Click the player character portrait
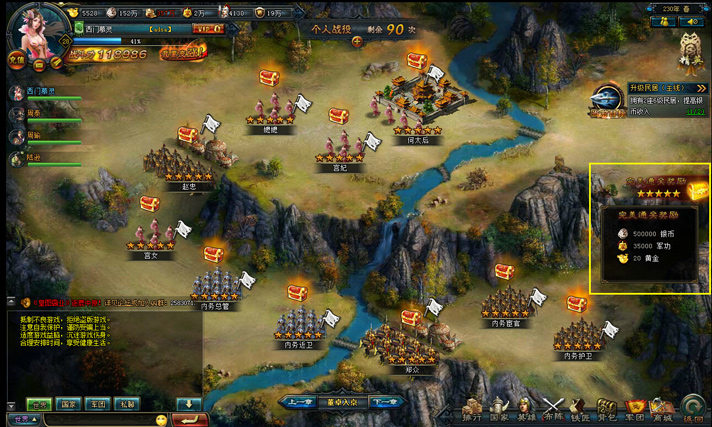The height and width of the screenshot is (427, 712). [35, 28]
